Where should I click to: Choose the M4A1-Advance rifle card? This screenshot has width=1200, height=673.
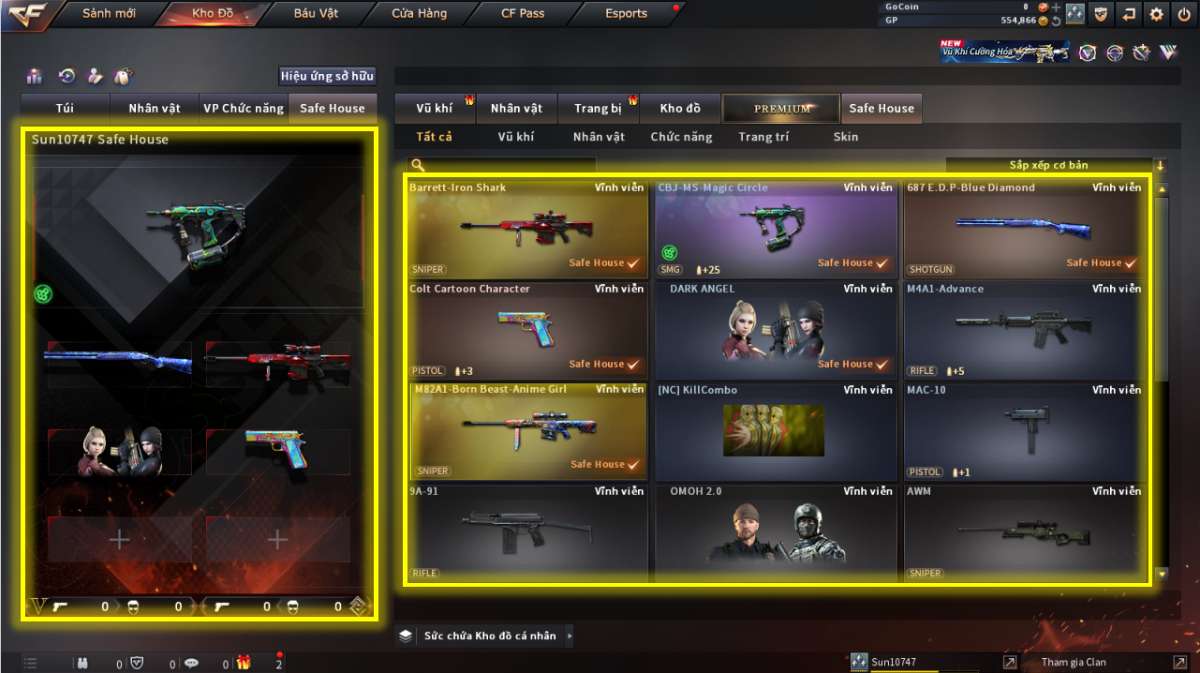[x=1022, y=330]
